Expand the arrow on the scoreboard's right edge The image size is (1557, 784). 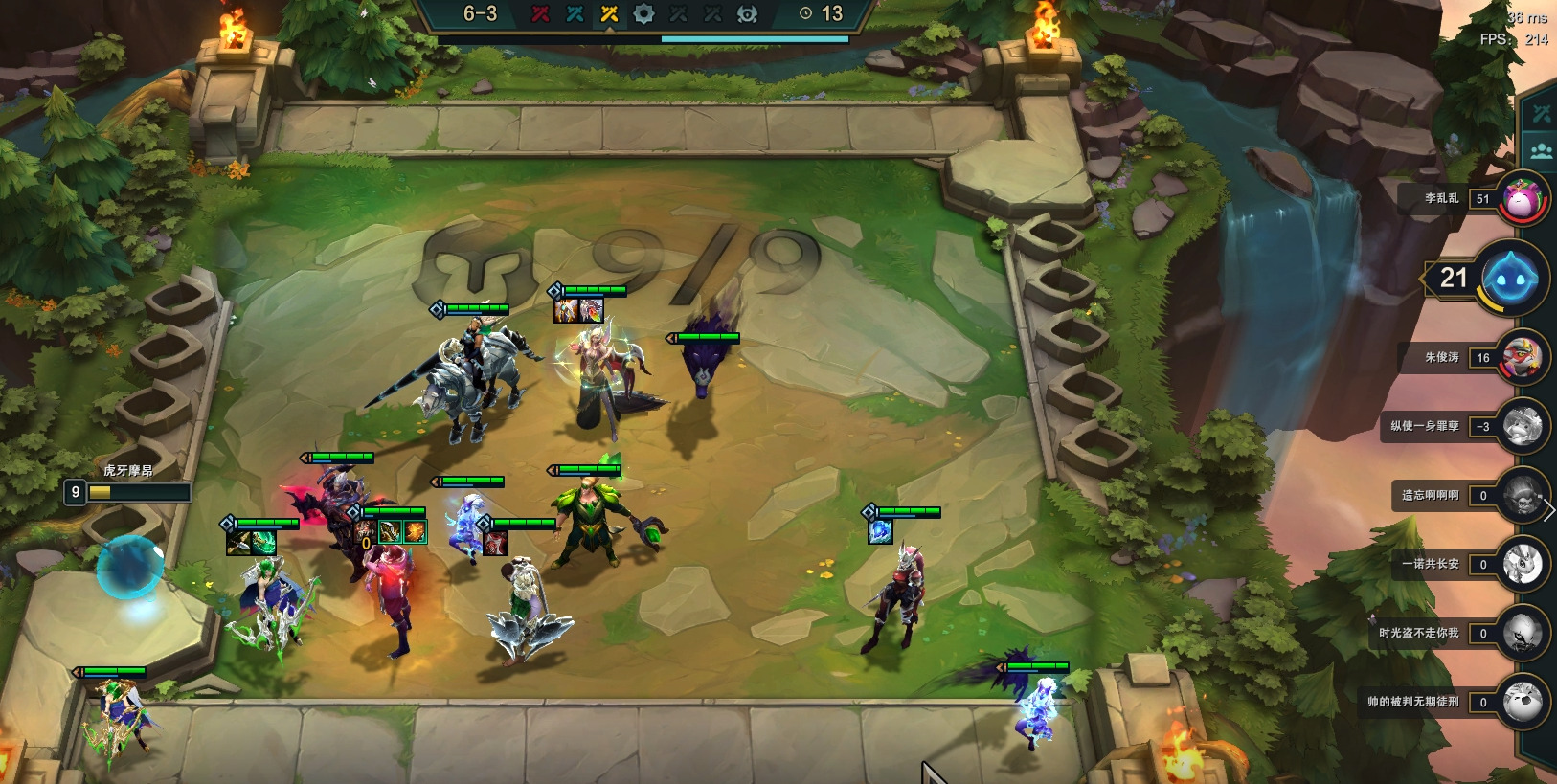[x=1549, y=510]
